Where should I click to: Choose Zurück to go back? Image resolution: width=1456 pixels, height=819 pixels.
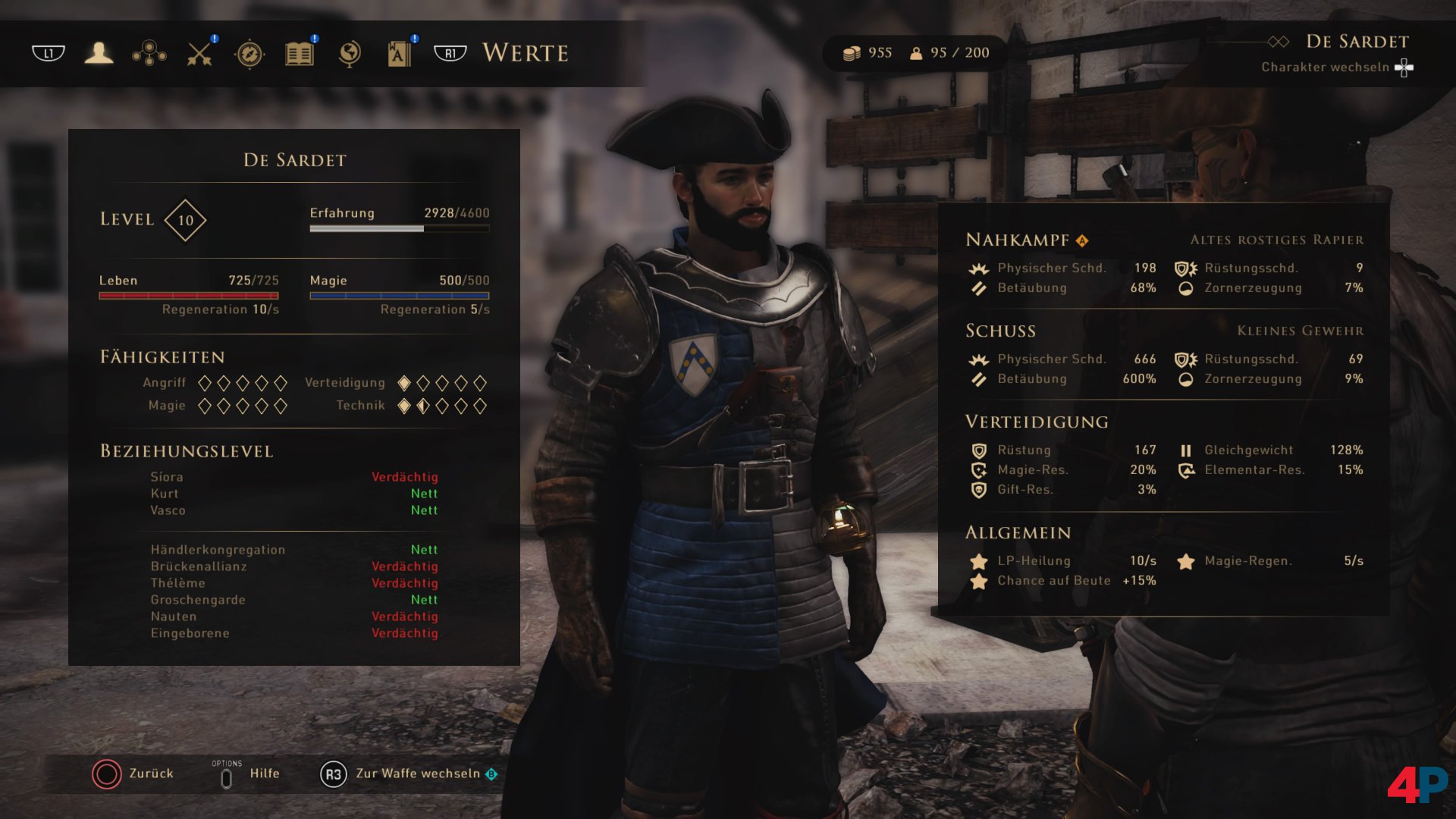pos(133,773)
